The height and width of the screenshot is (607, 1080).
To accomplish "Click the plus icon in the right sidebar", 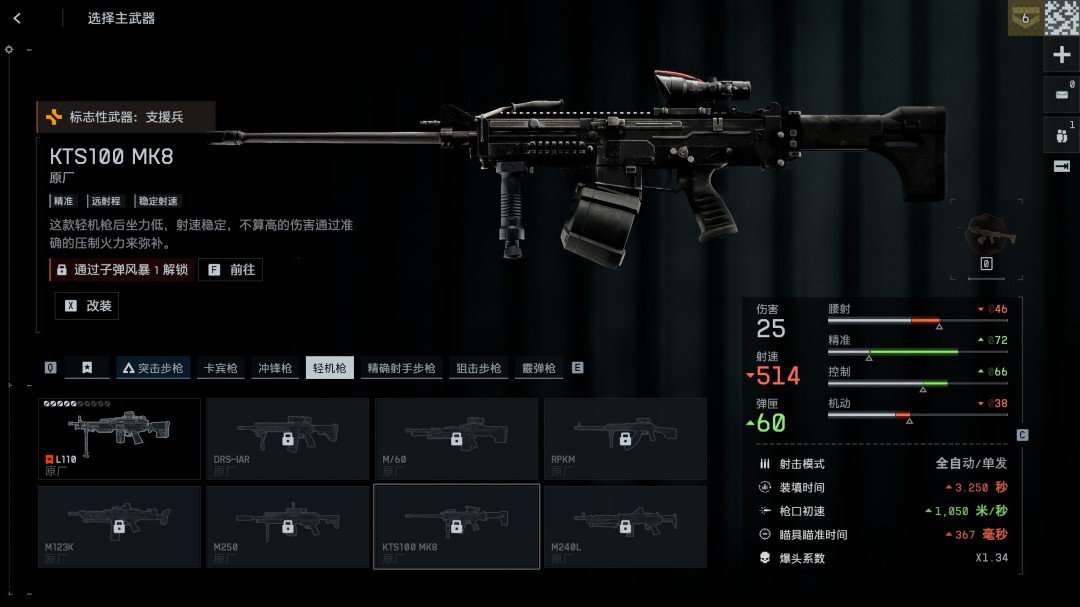I will click(x=1062, y=55).
